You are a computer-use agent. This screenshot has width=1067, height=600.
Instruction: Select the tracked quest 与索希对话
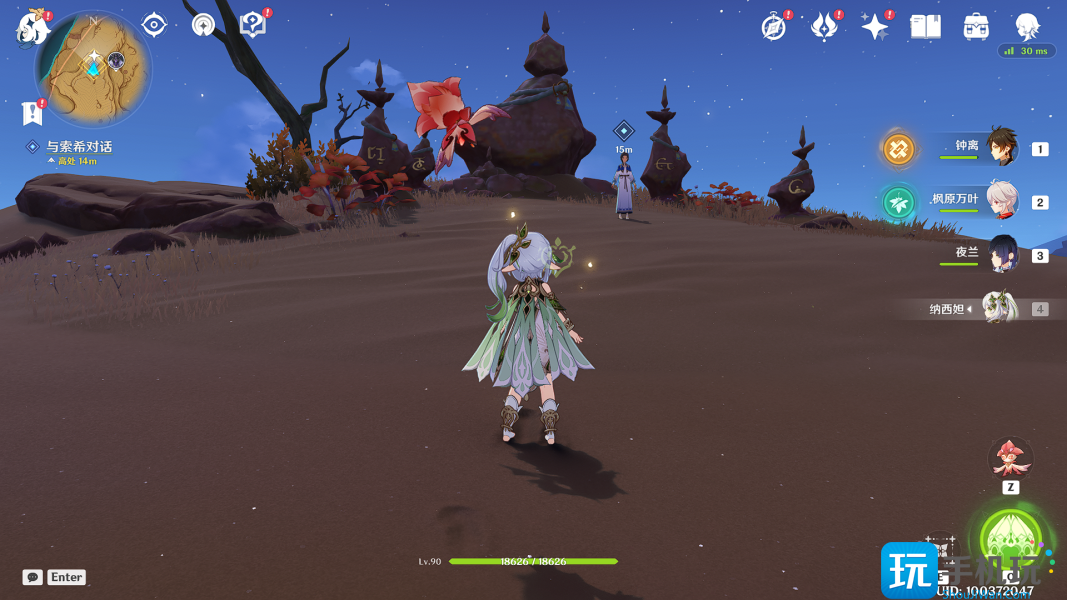point(79,147)
